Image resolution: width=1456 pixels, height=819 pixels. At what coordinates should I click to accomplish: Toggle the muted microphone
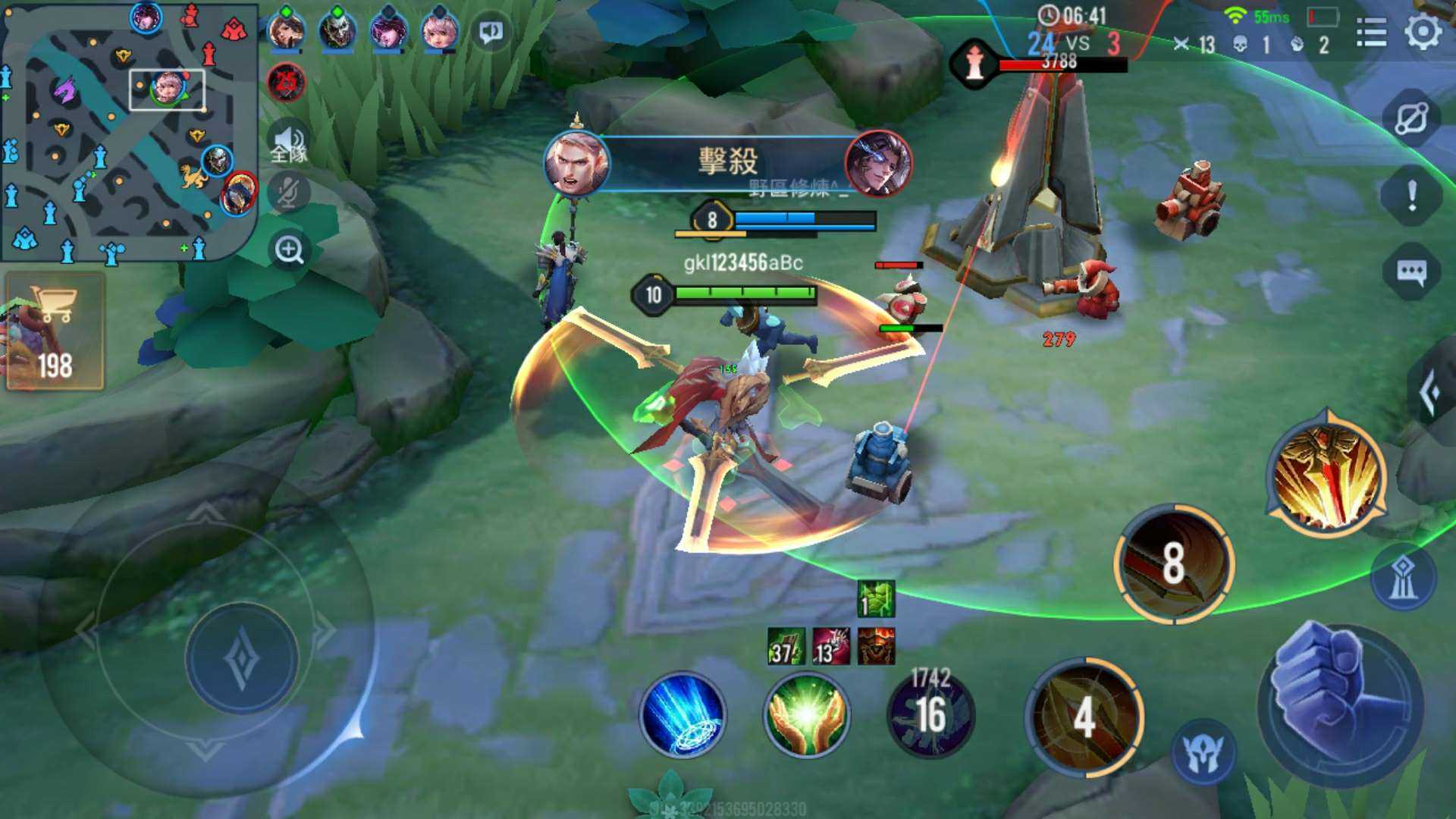point(288,193)
